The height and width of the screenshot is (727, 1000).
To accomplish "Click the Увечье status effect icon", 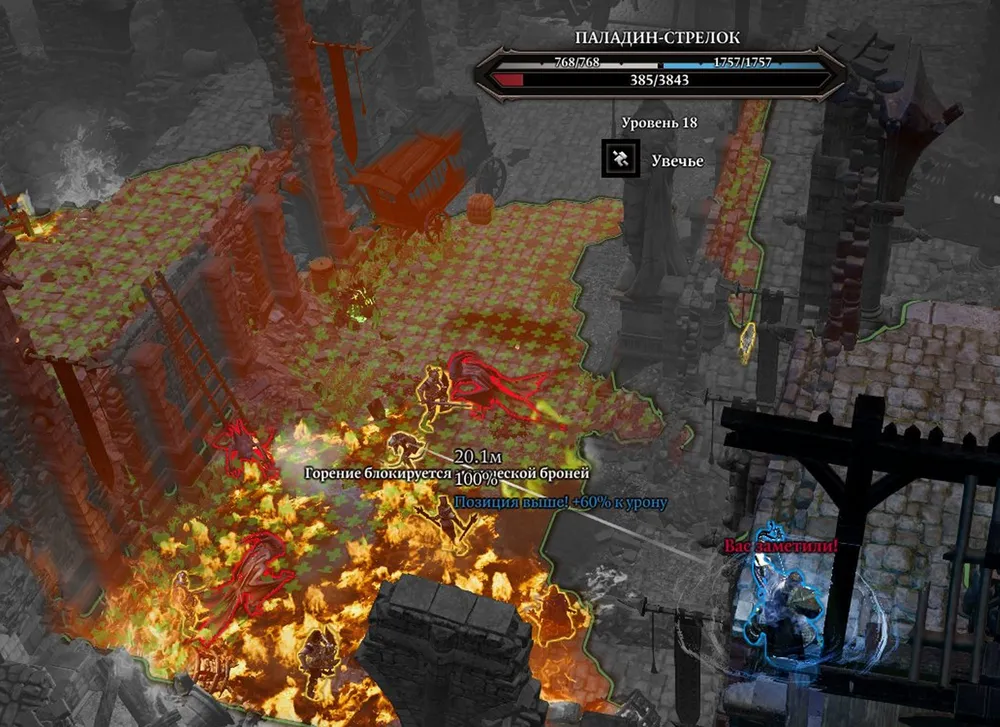I will (x=620, y=159).
